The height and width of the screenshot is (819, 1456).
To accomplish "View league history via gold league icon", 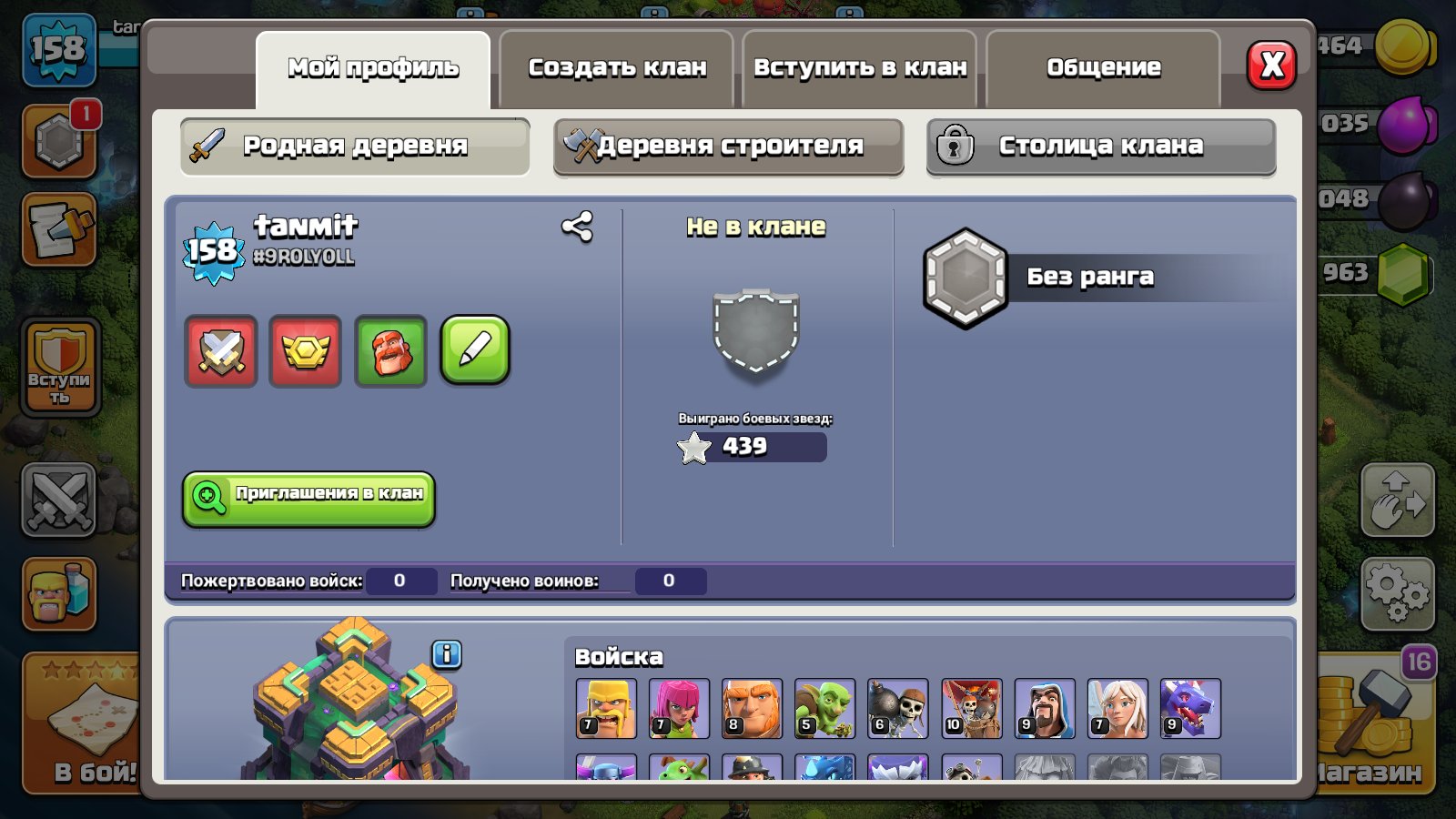I will (x=306, y=352).
